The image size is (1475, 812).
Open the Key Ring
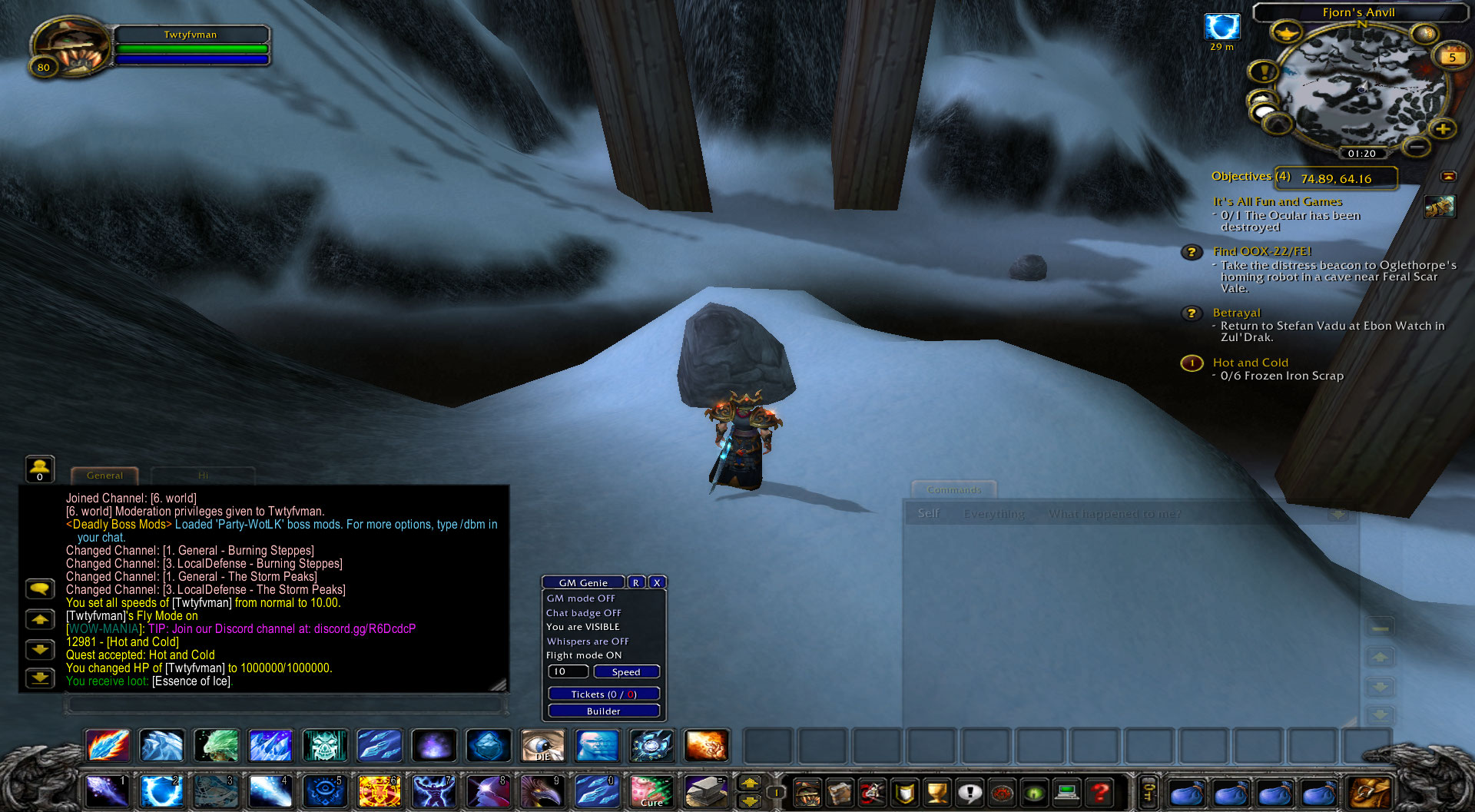pyautogui.click(x=1149, y=791)
